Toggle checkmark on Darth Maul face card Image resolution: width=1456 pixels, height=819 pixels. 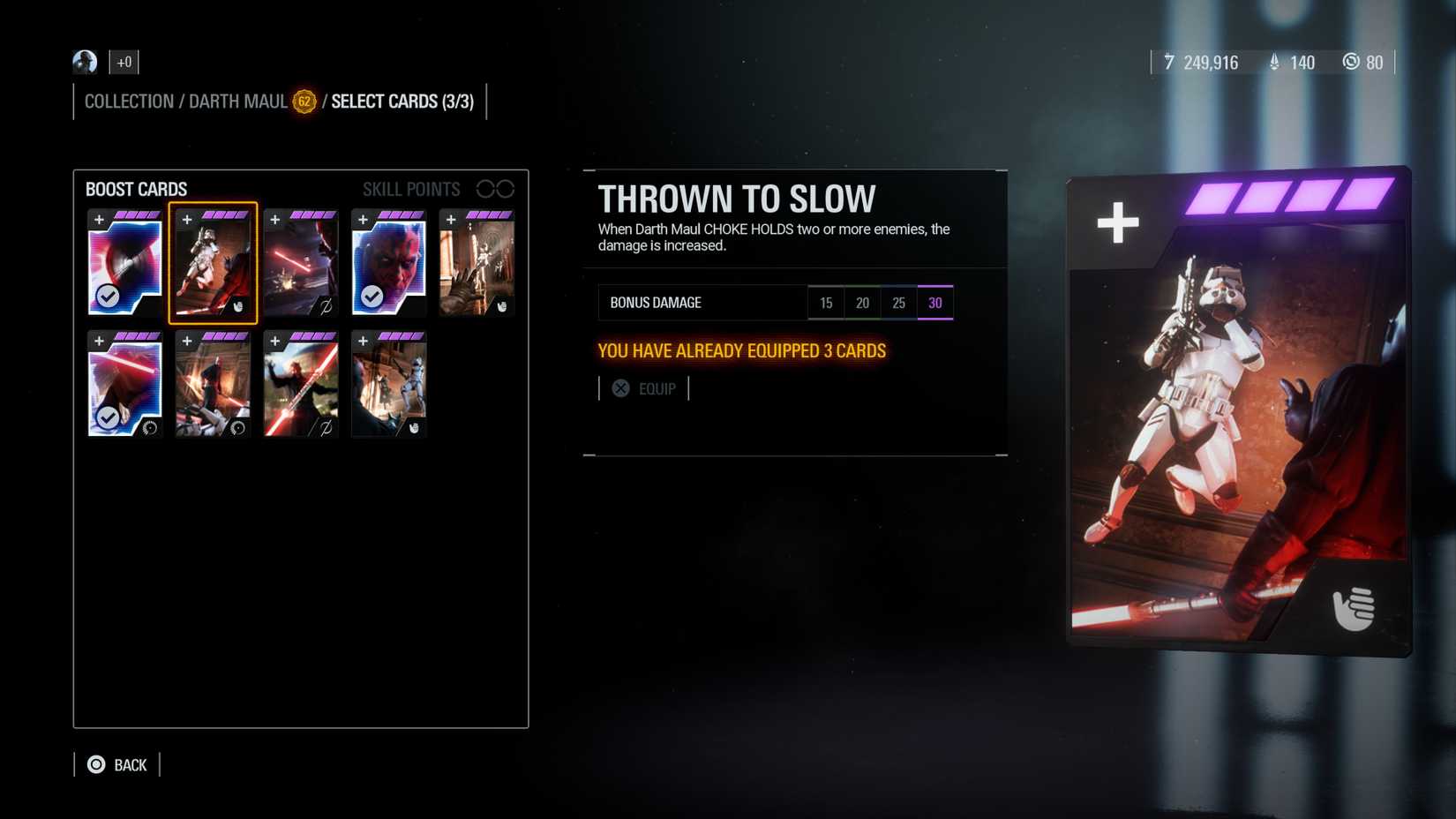click(x=371, y=297)
